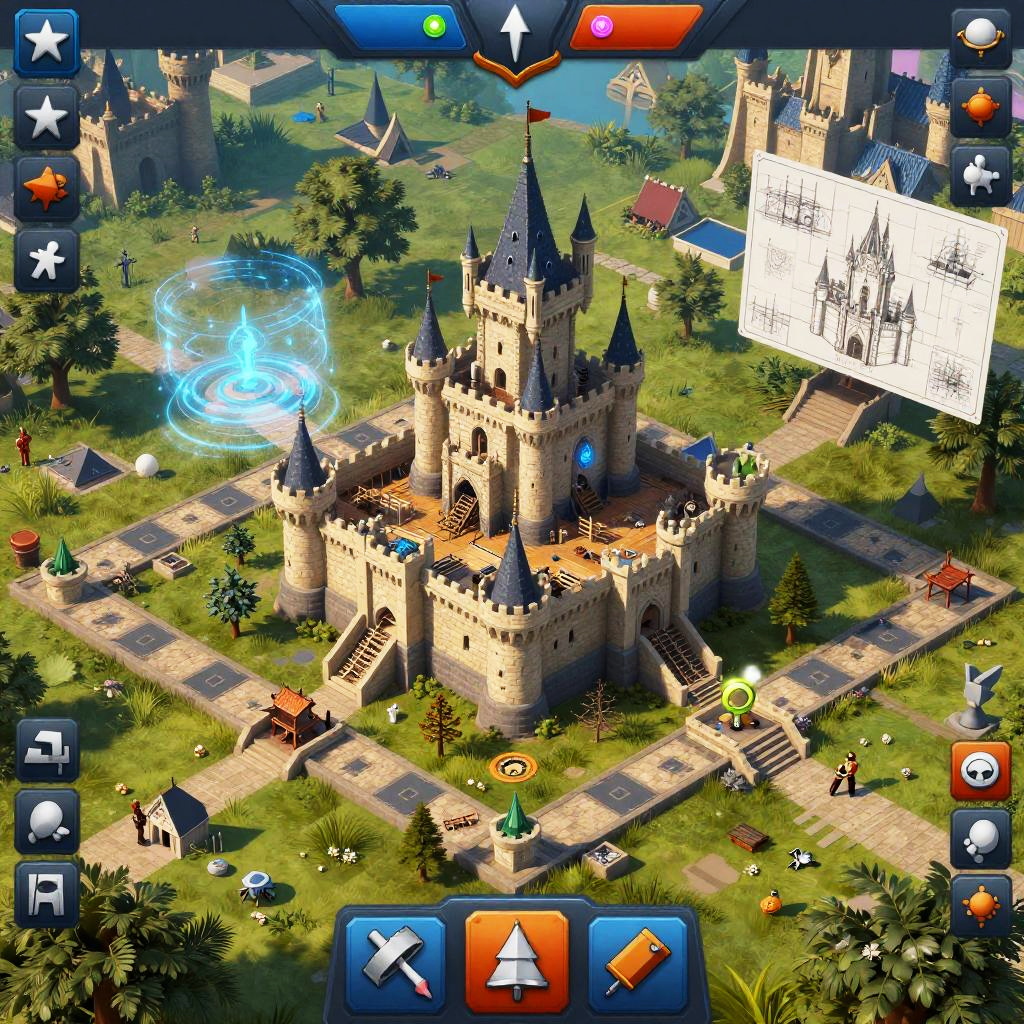Click the white up arrow emblem

pyautogui.click(x=515, y=35)
